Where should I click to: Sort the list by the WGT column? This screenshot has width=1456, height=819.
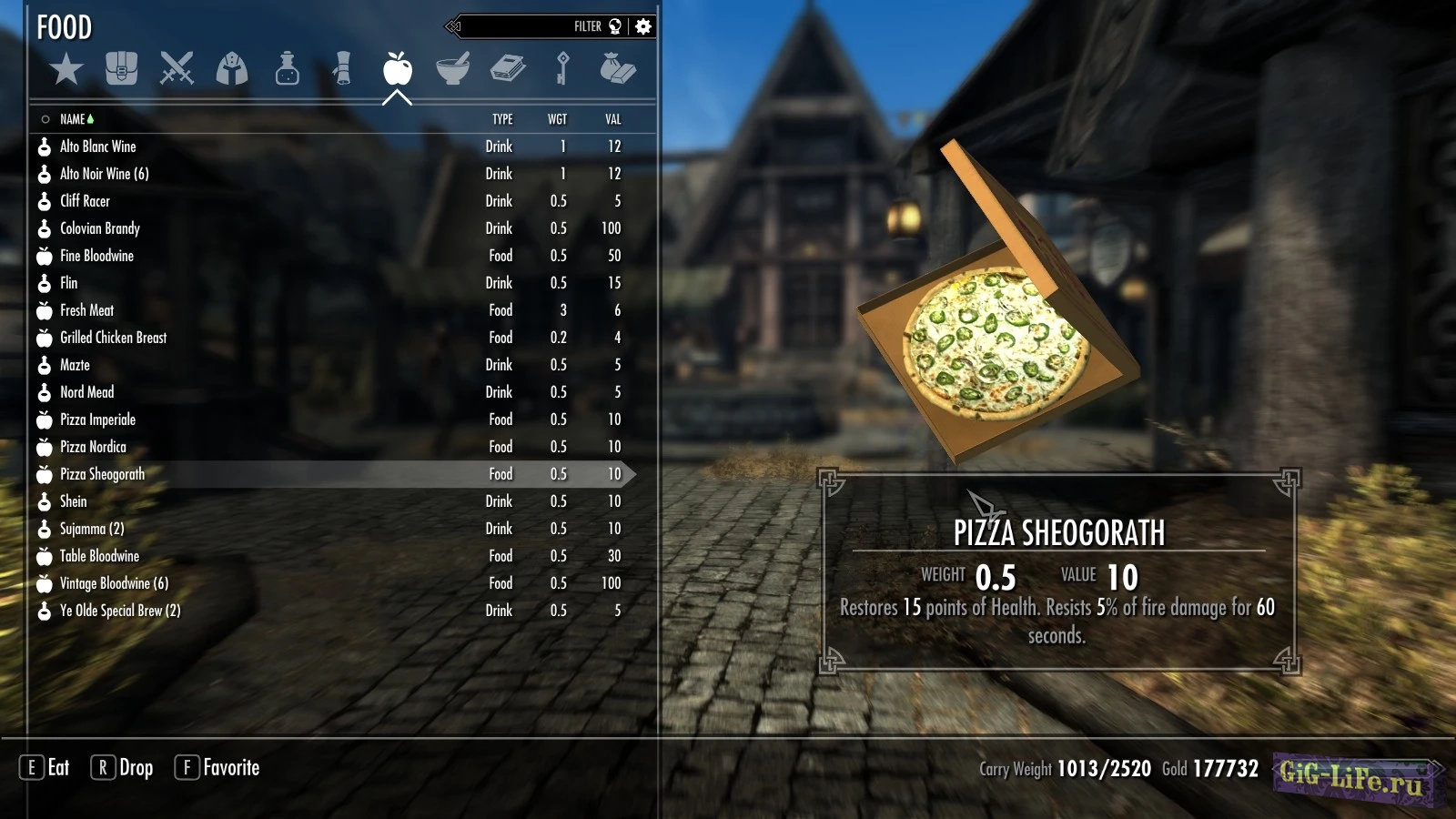[557, 119]
